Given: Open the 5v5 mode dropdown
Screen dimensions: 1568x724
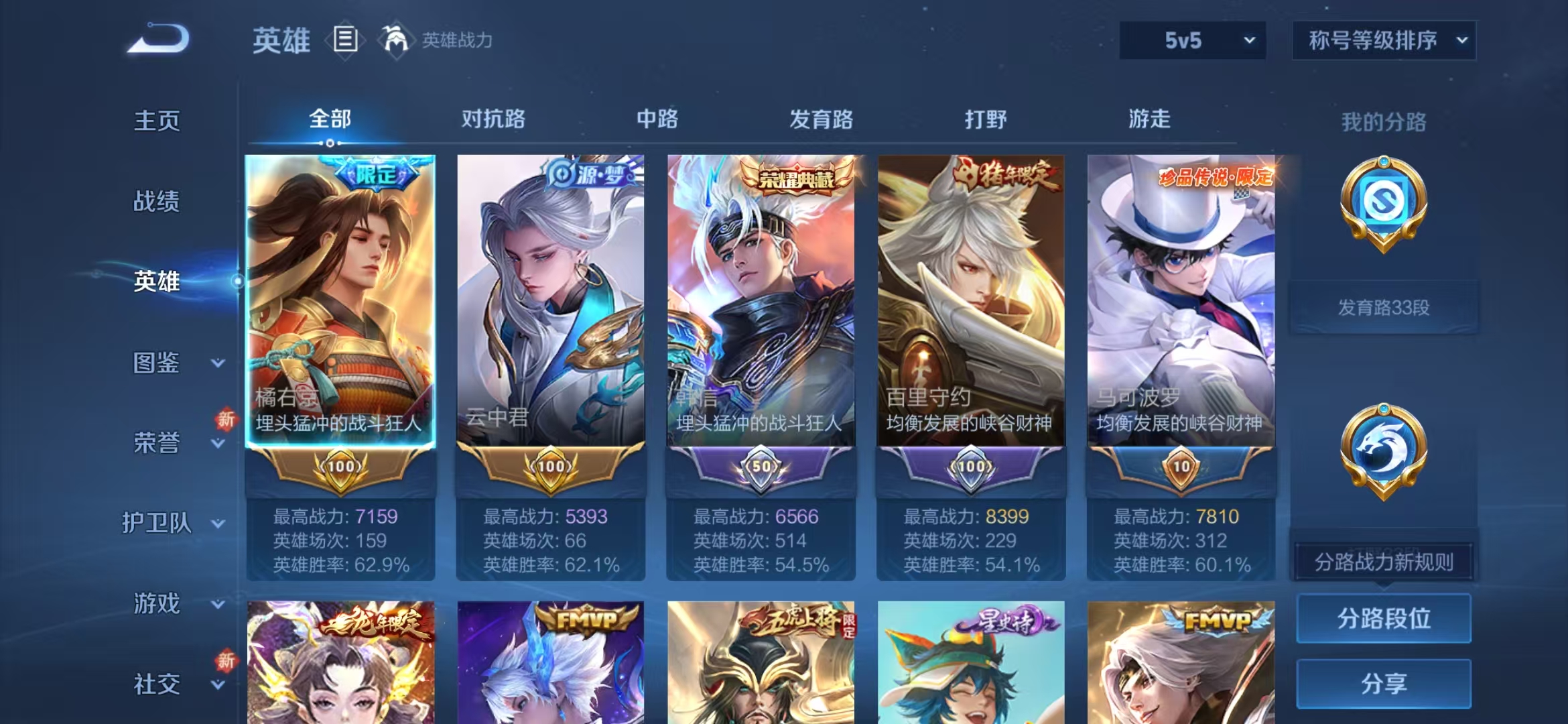Looking at the screenshot, I should (x=1193, y=40).
